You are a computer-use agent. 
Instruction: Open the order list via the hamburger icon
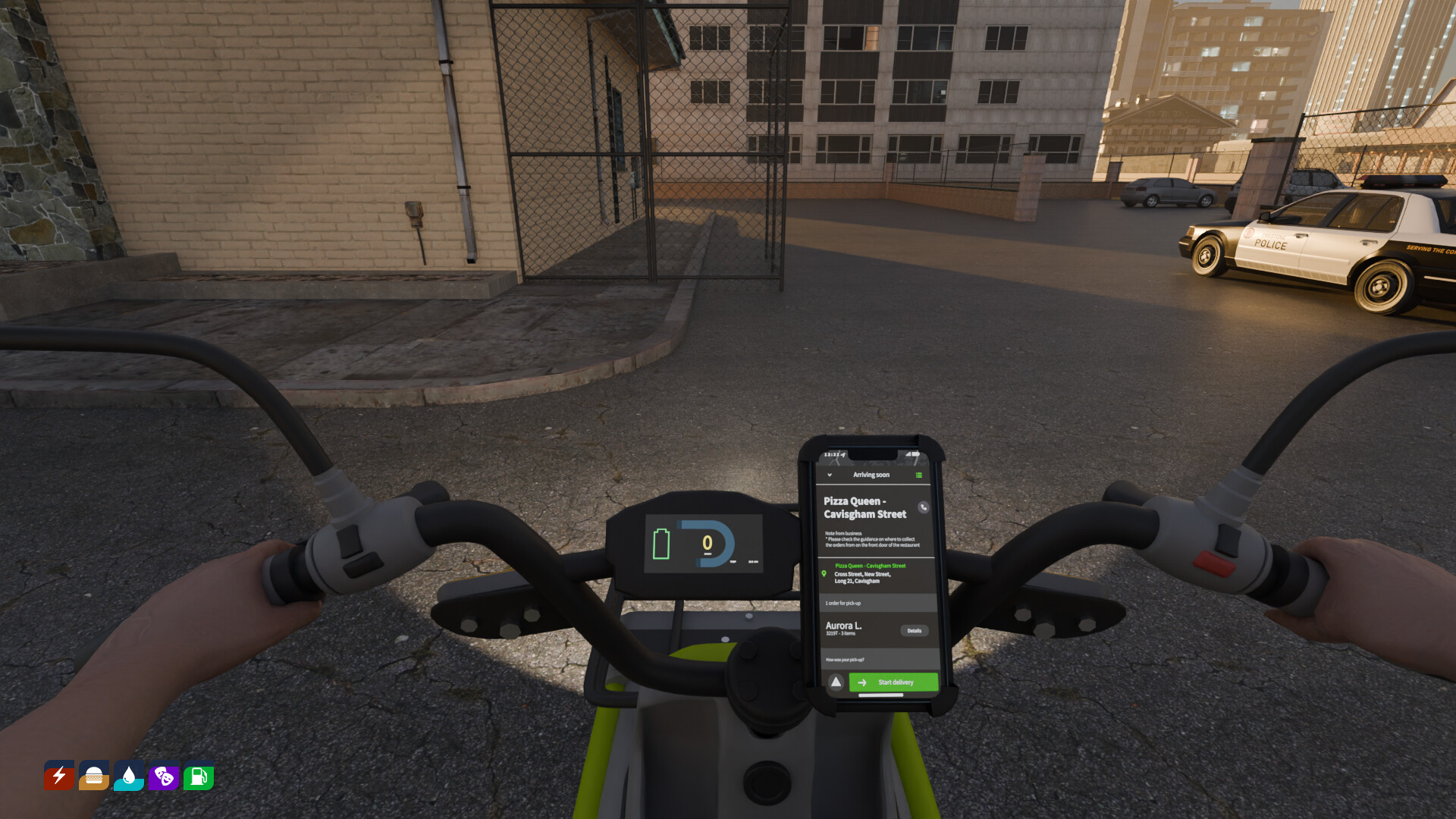918,475
